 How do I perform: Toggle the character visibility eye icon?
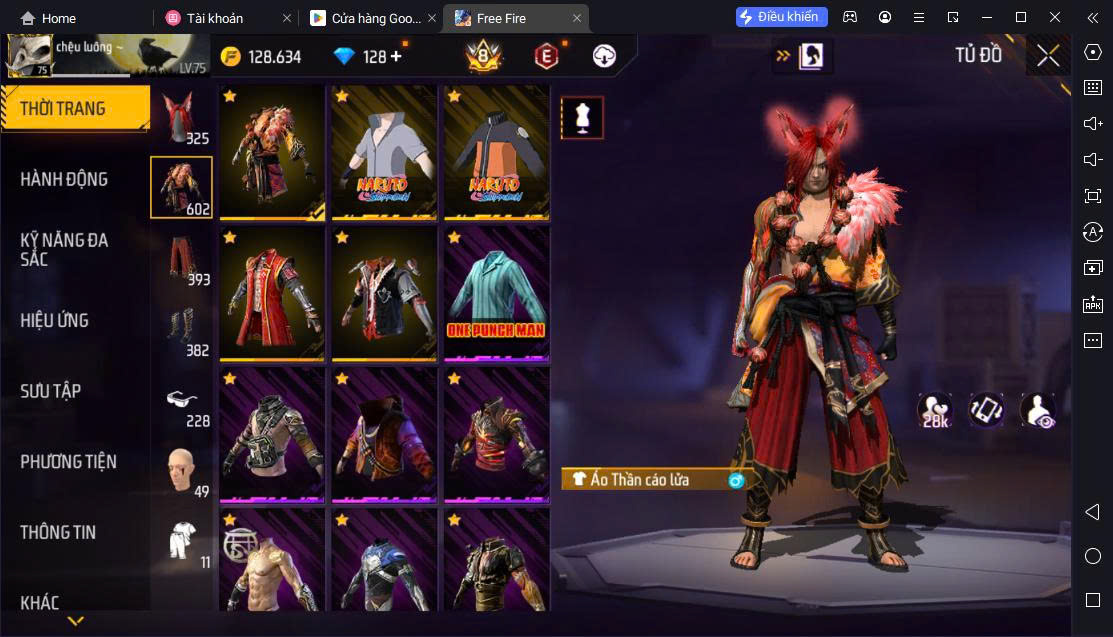(1037, 410)
